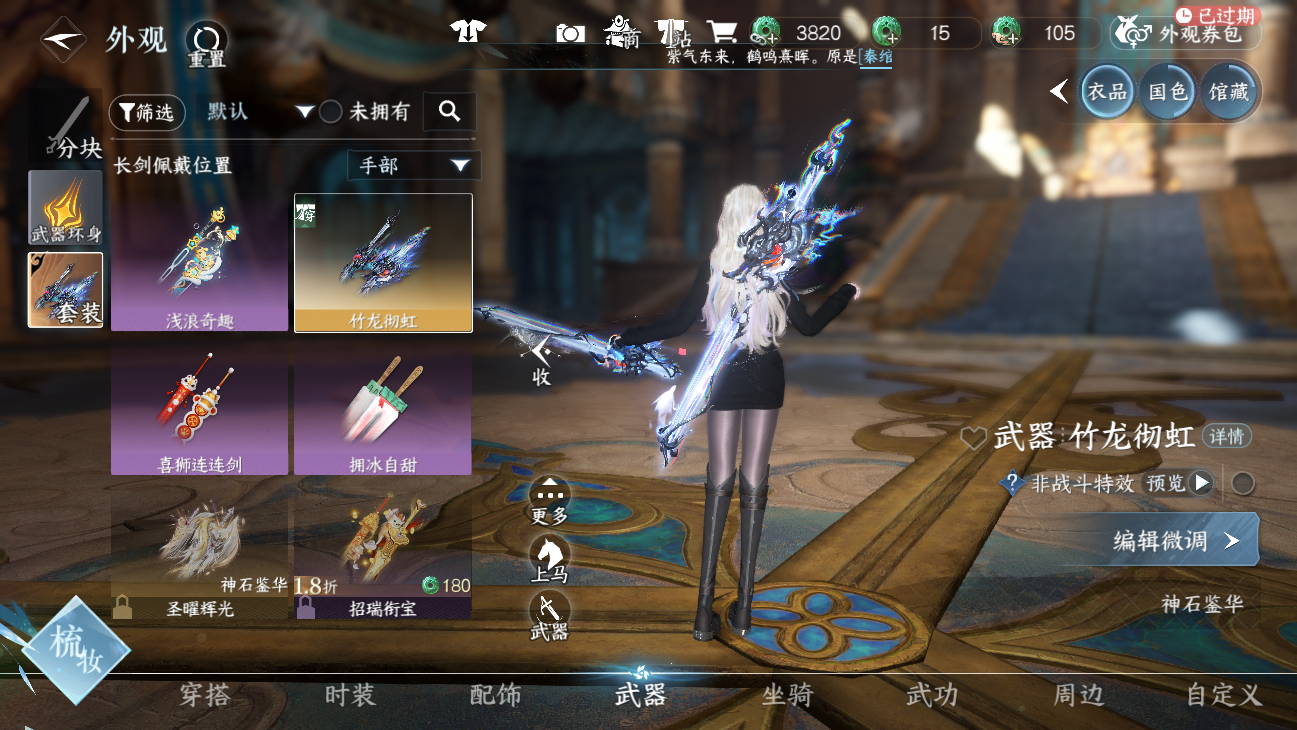Reset the appearance with 重置 button
The width and height of the screenshot is (1297, 730).
coord(207,43)
